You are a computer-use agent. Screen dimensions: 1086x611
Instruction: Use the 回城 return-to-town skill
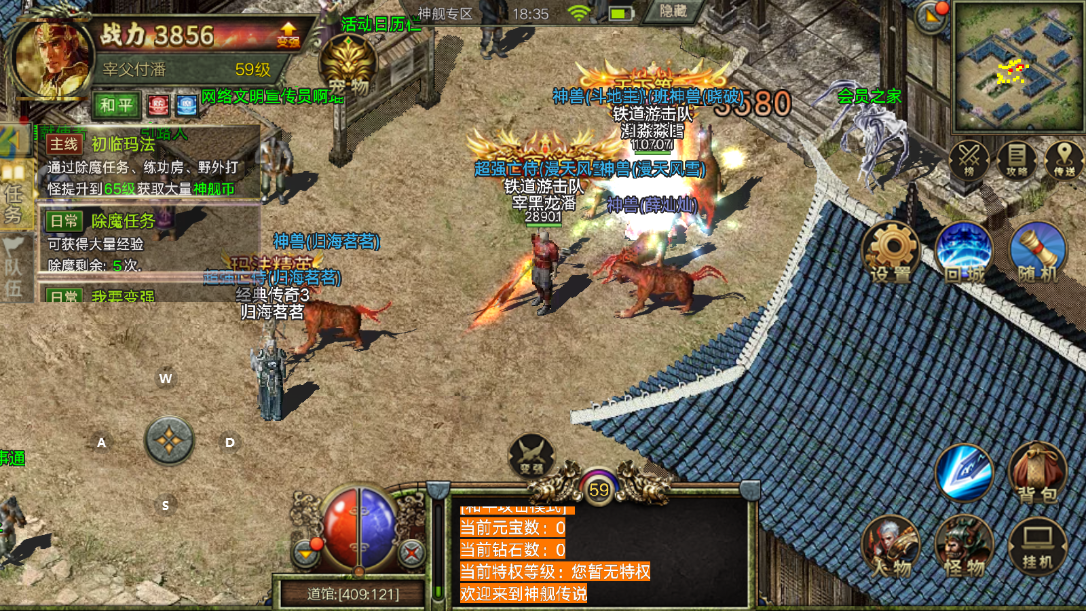tap(963, 251)
